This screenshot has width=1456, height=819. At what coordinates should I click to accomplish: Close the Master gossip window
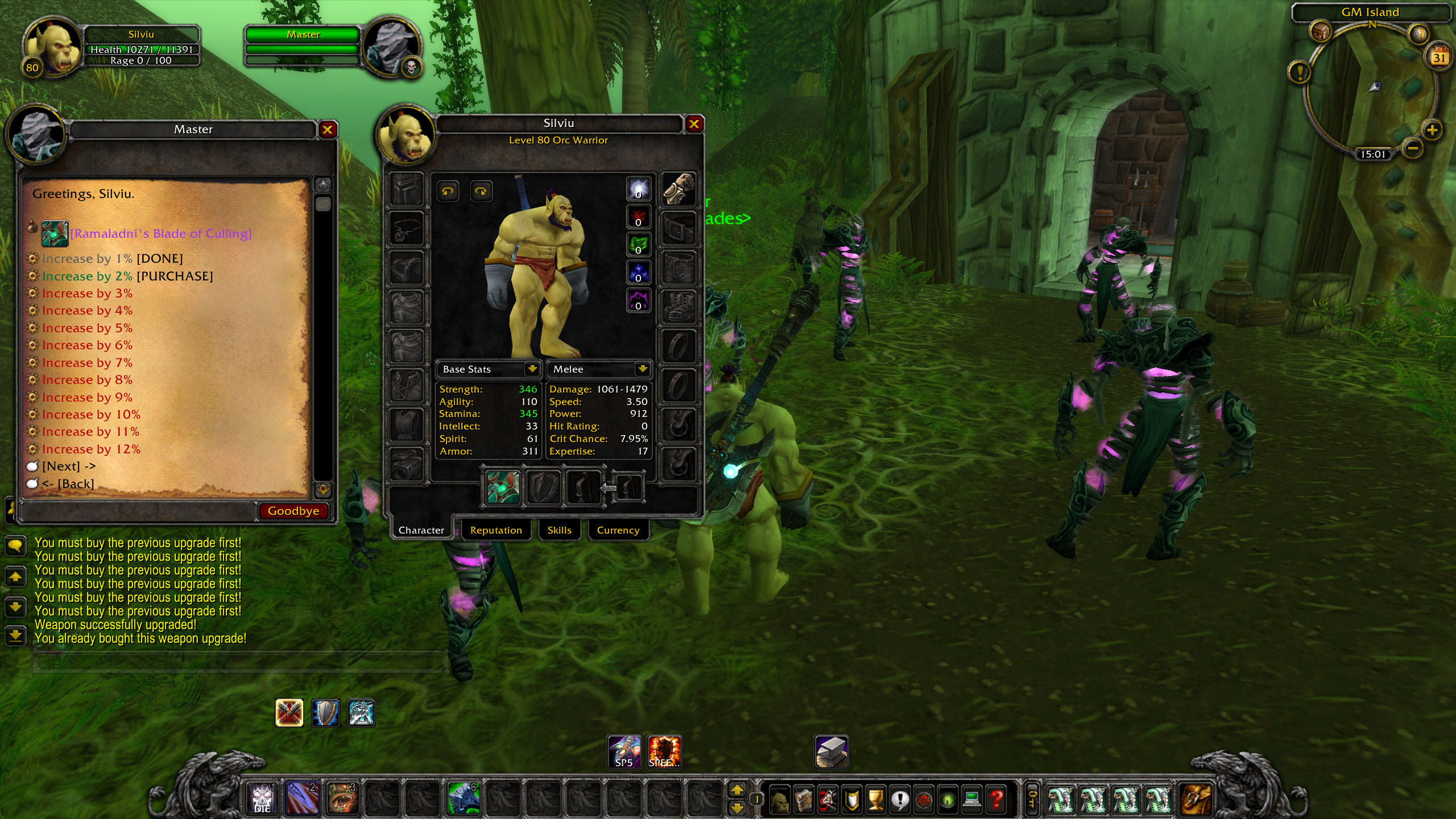point(327,130)
